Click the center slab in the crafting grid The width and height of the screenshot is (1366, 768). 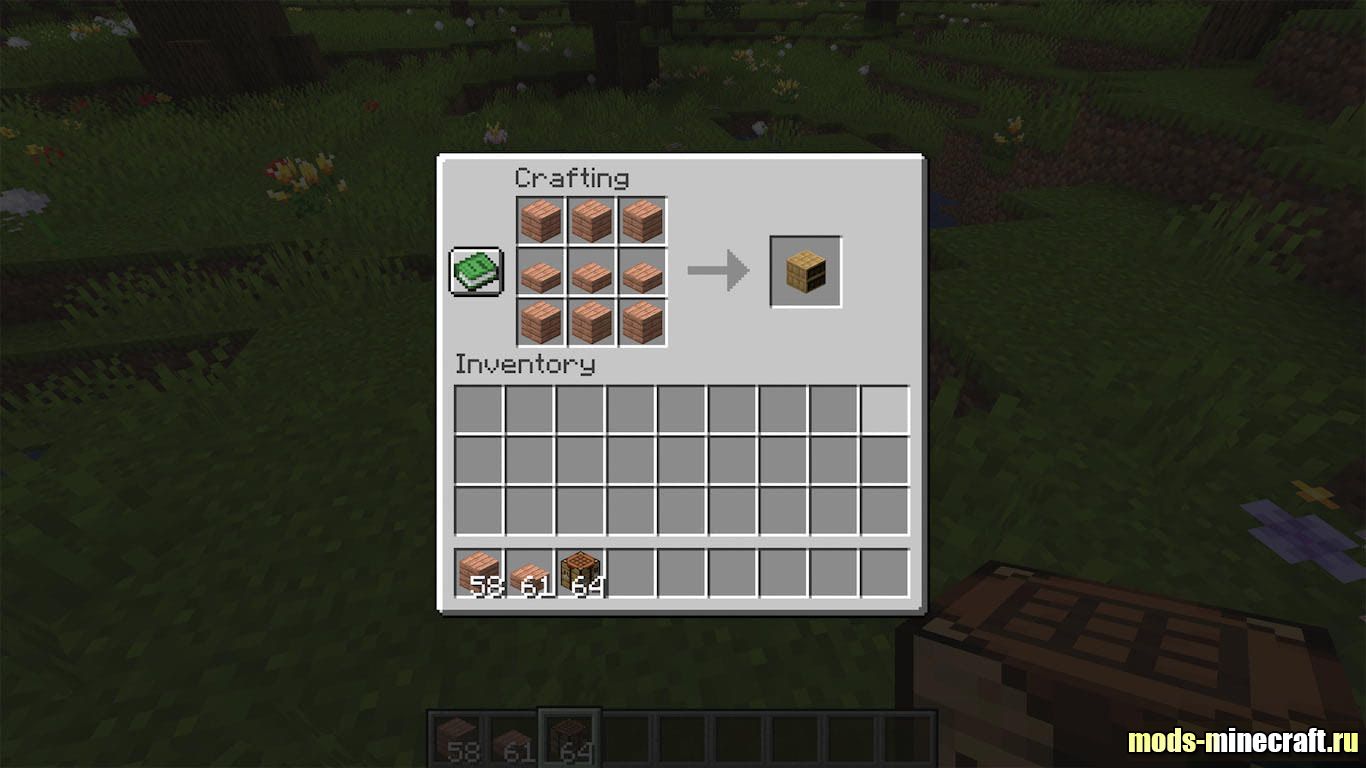591,272
